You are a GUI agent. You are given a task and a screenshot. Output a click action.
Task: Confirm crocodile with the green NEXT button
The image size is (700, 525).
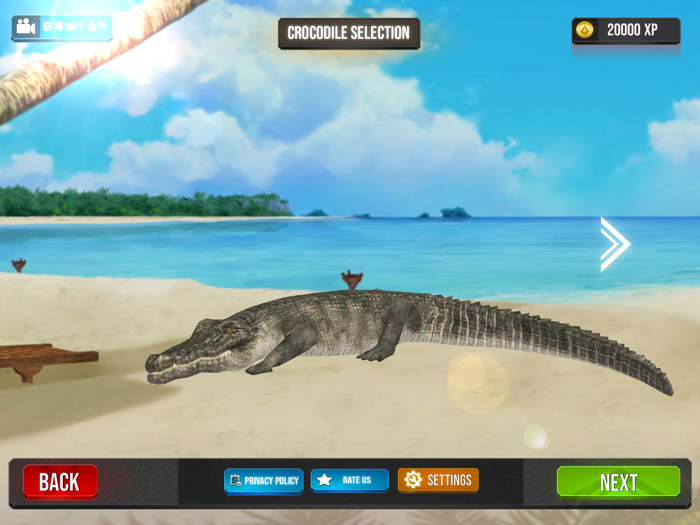point(618,482)
